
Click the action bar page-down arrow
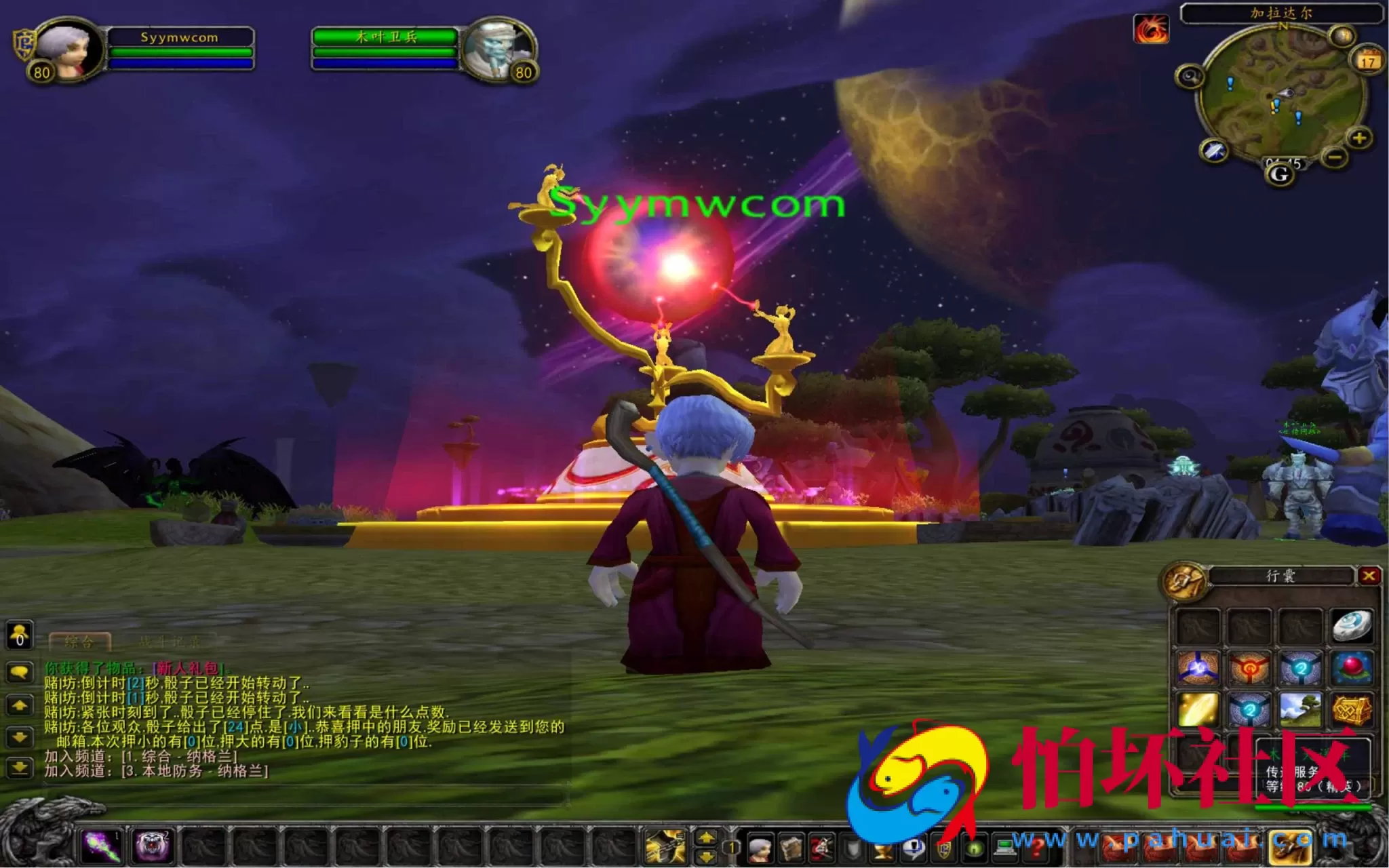point(707,856)
